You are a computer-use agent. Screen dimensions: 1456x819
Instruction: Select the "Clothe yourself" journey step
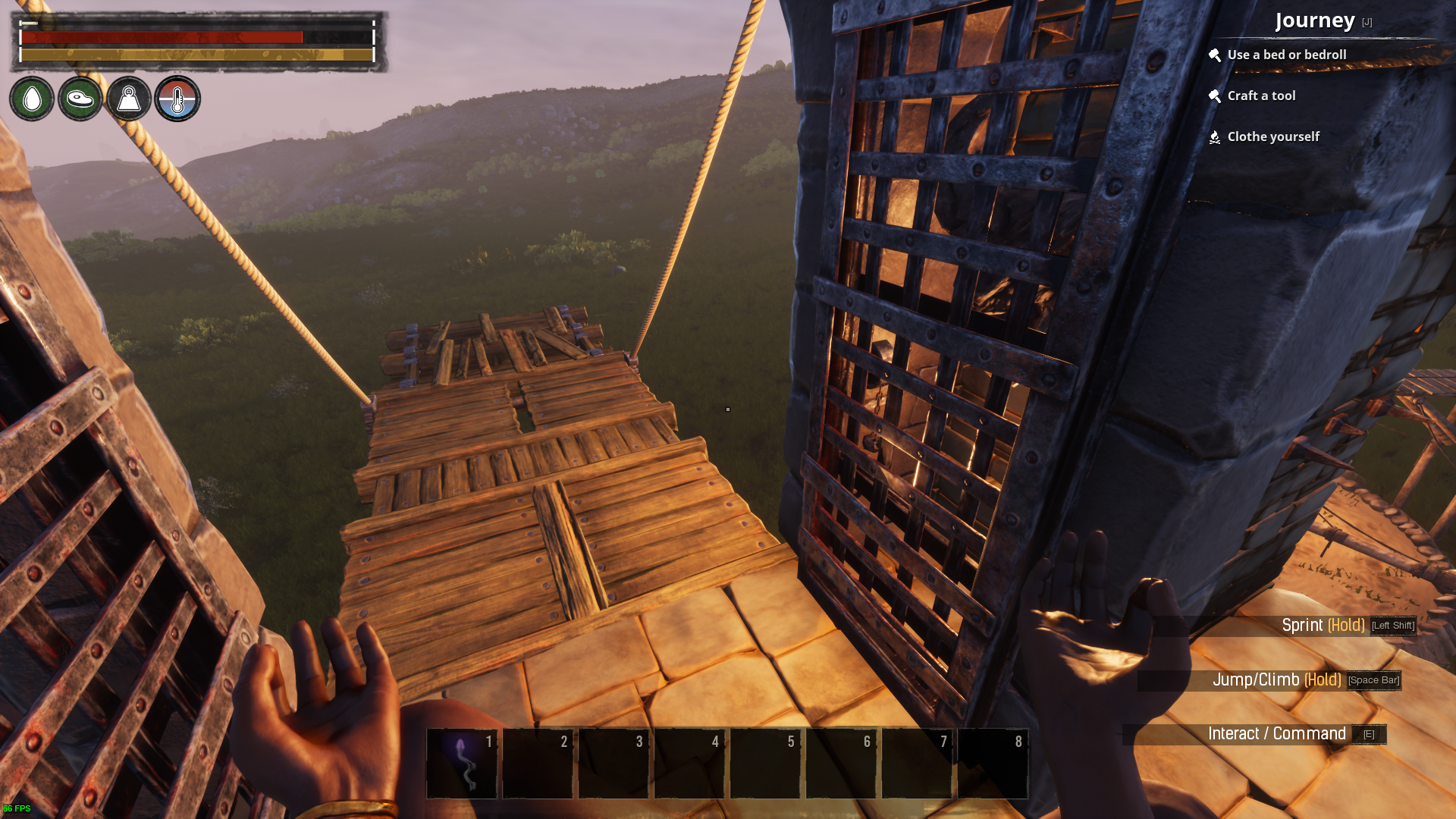click(1273, 136)
